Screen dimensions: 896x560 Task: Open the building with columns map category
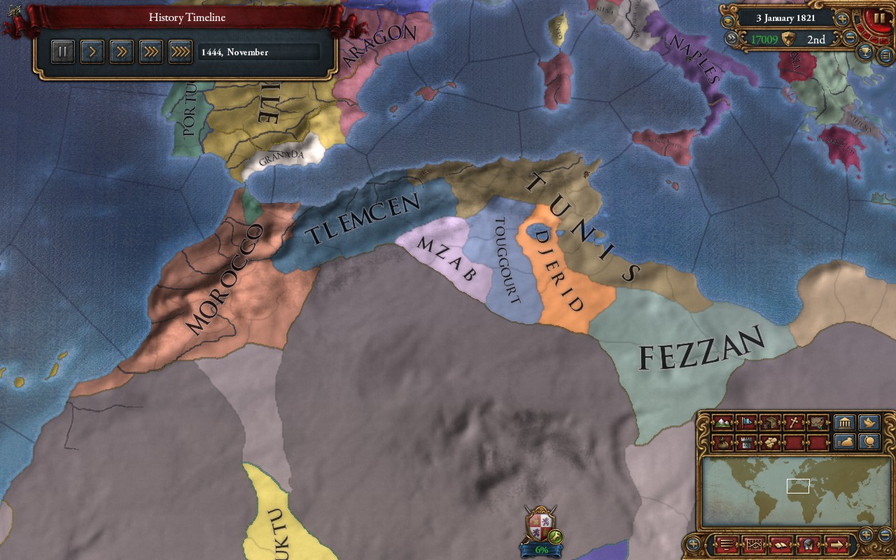844,422
